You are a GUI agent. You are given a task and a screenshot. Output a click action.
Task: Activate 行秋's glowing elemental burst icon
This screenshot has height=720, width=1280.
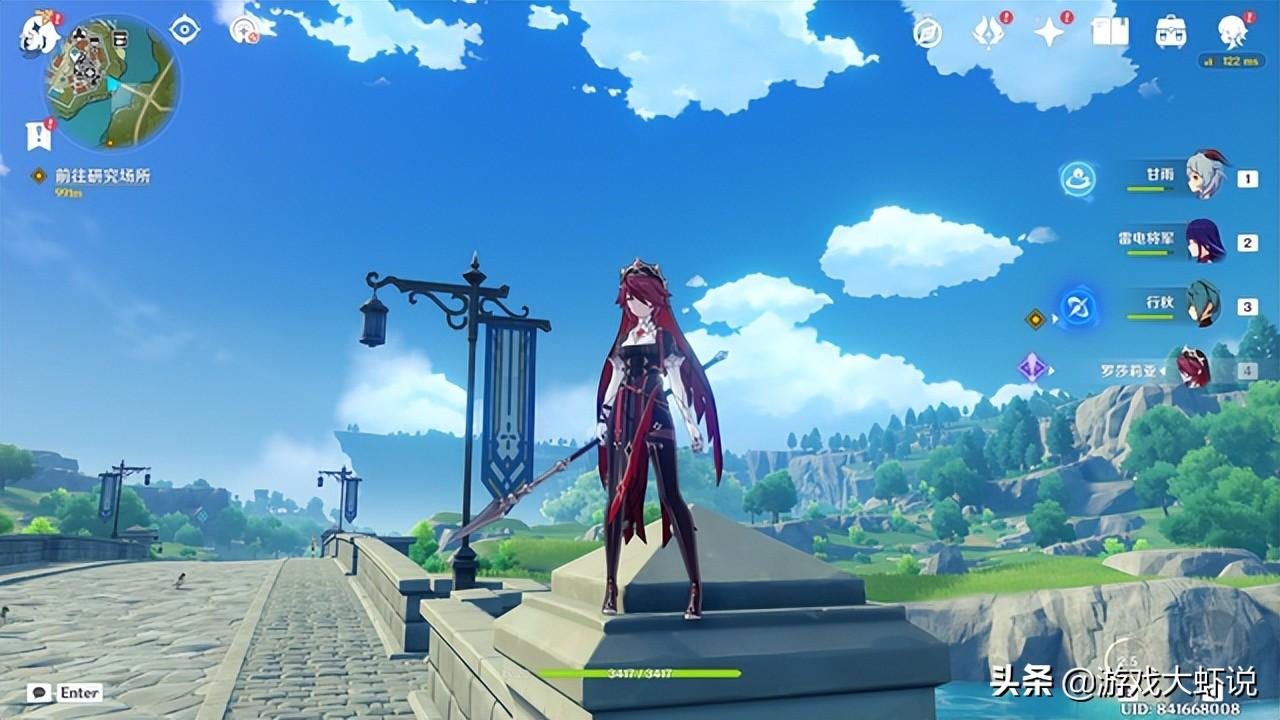tap(1078, 306)
